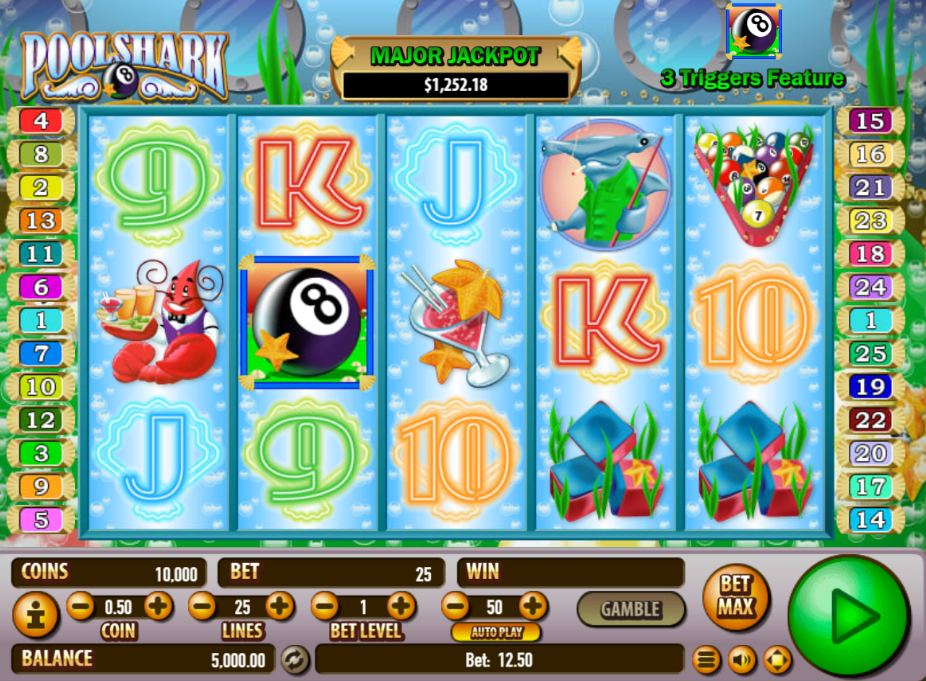Select payline 4 marker on left
This screenshot has height=681, width=926.
pos(41,122)
